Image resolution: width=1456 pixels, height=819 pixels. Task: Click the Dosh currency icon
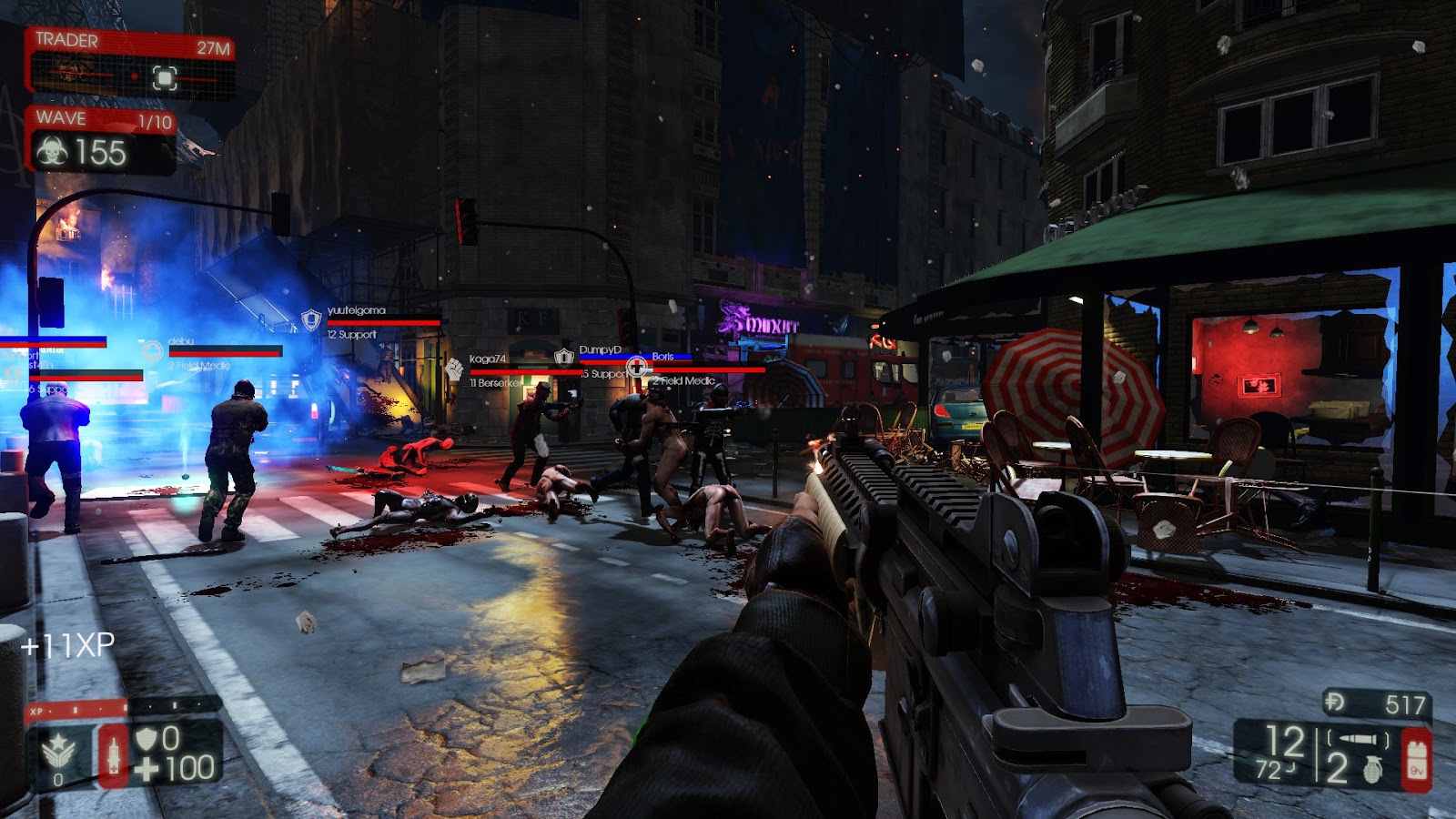click(x=1336, y=702)
